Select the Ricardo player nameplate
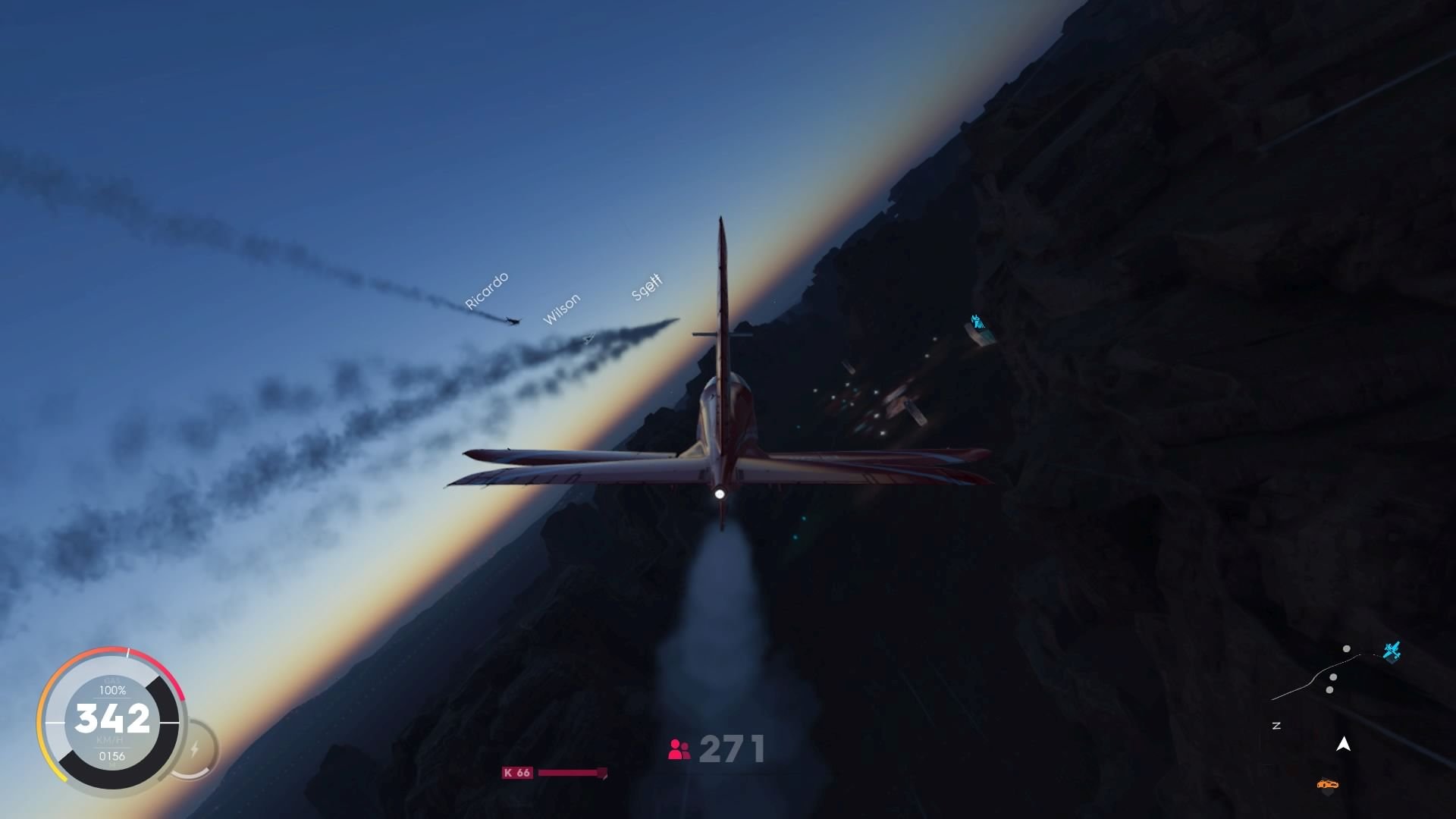1456x819 pixels. (x=485, y=290)
